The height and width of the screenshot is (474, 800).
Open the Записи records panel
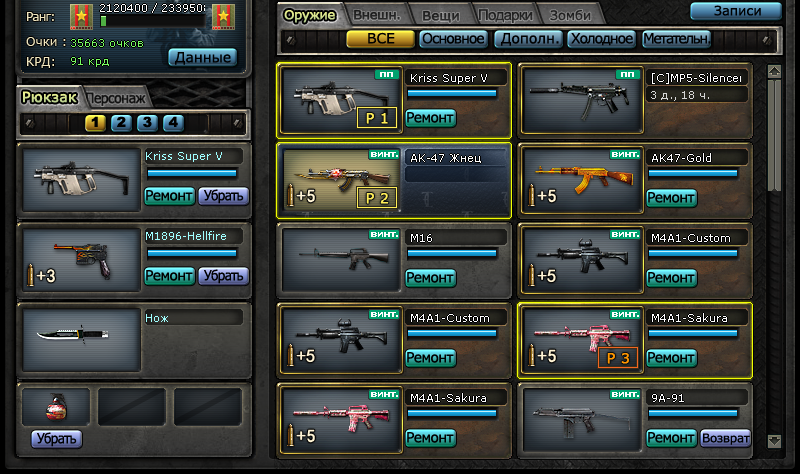coord(735,12)
